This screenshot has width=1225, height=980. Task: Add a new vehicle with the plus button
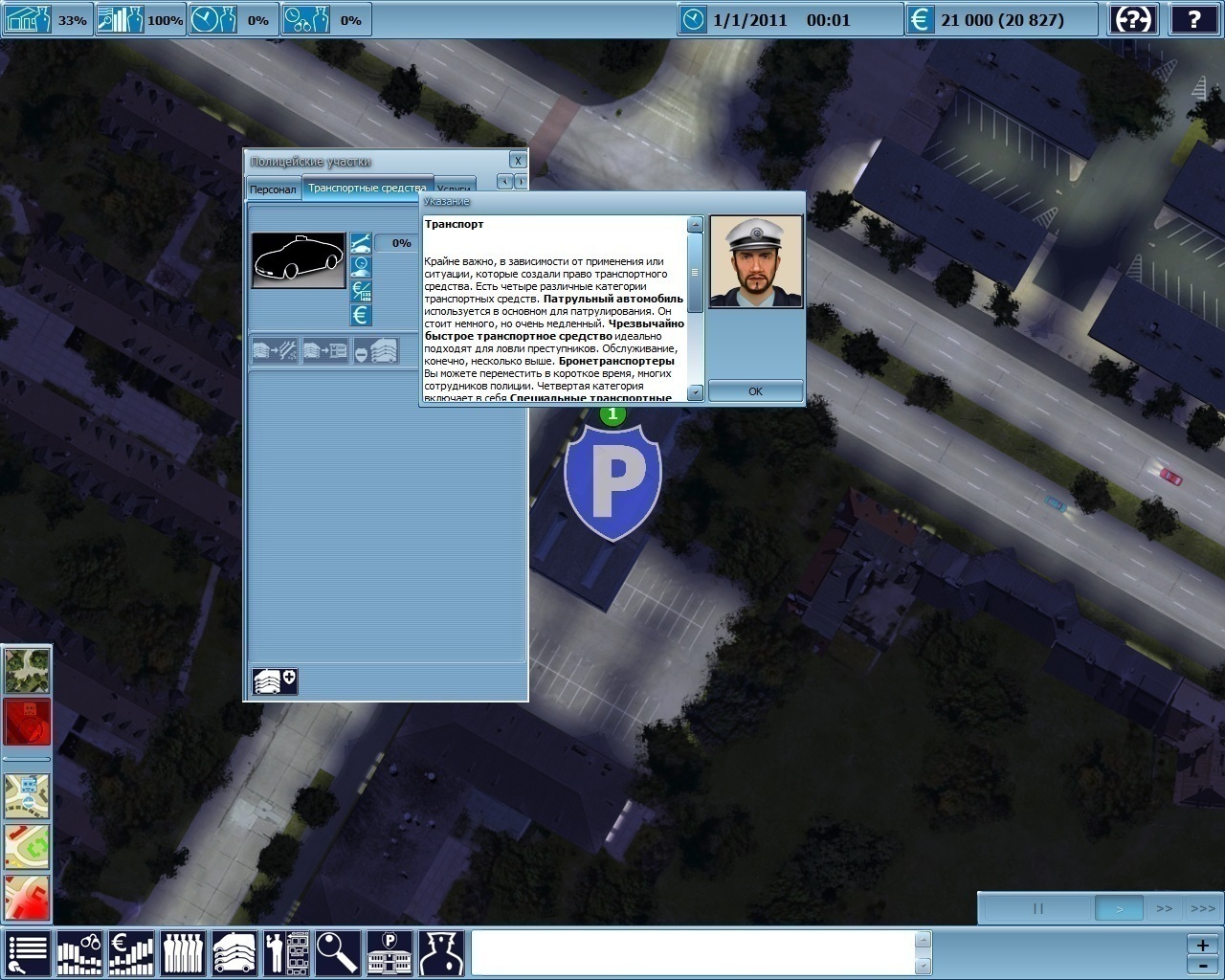(x=275, y=680)
